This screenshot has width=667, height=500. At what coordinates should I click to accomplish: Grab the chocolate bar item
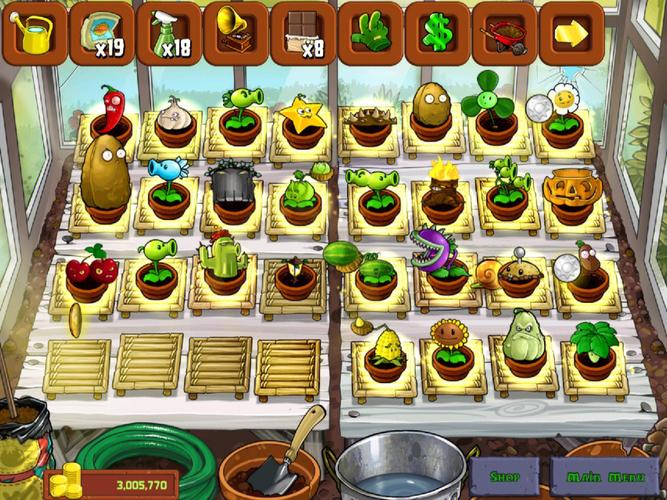[303, 33]
